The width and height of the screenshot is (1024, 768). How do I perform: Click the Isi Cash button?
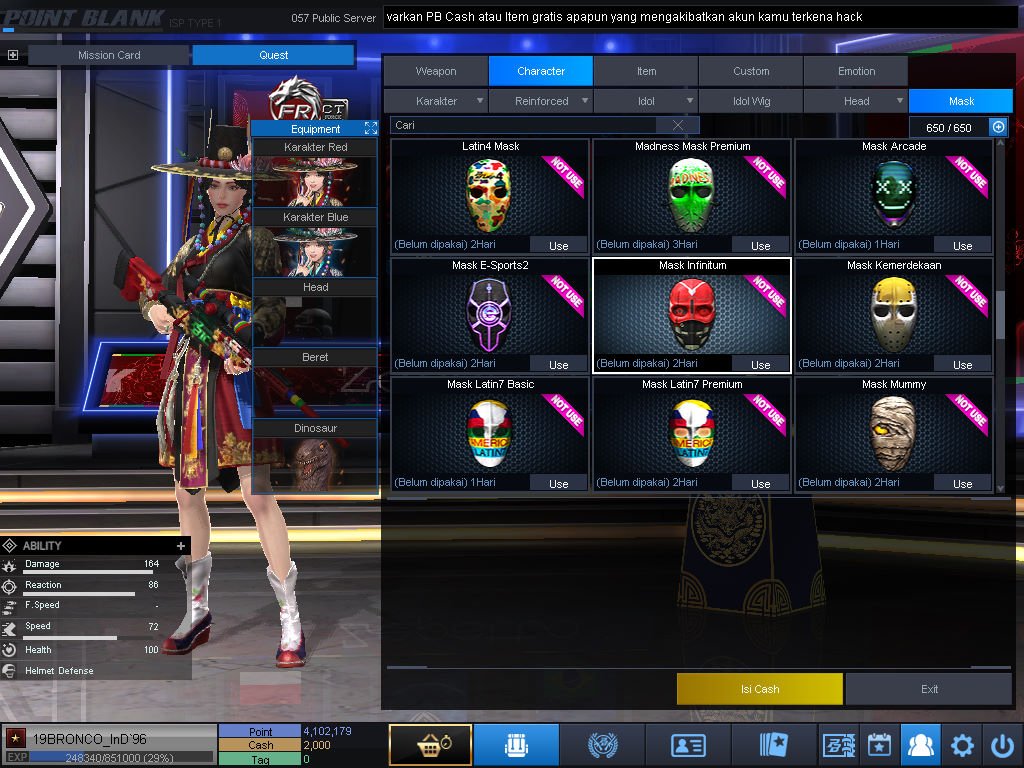point(760,689)
